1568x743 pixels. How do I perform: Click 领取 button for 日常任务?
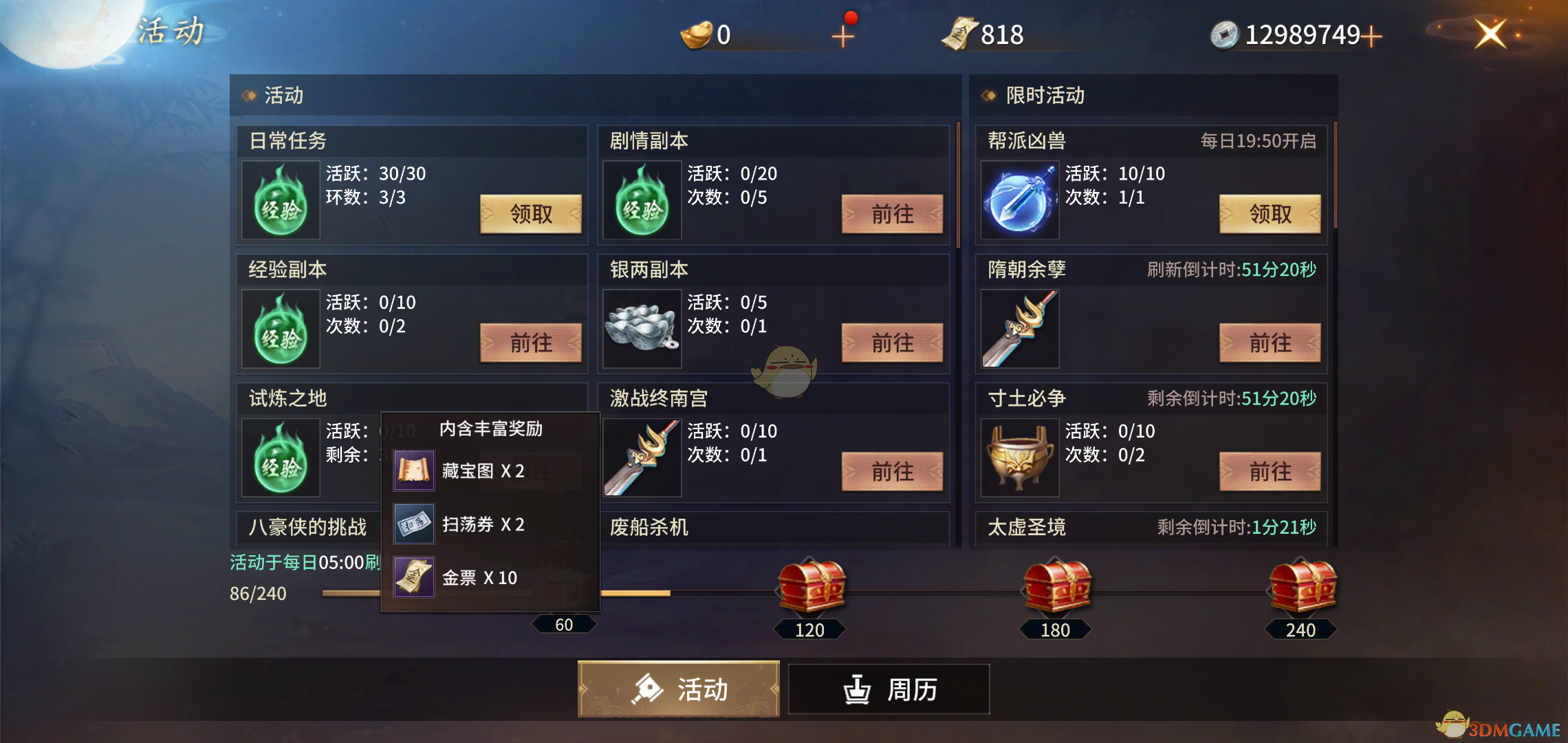click(531, 214)
